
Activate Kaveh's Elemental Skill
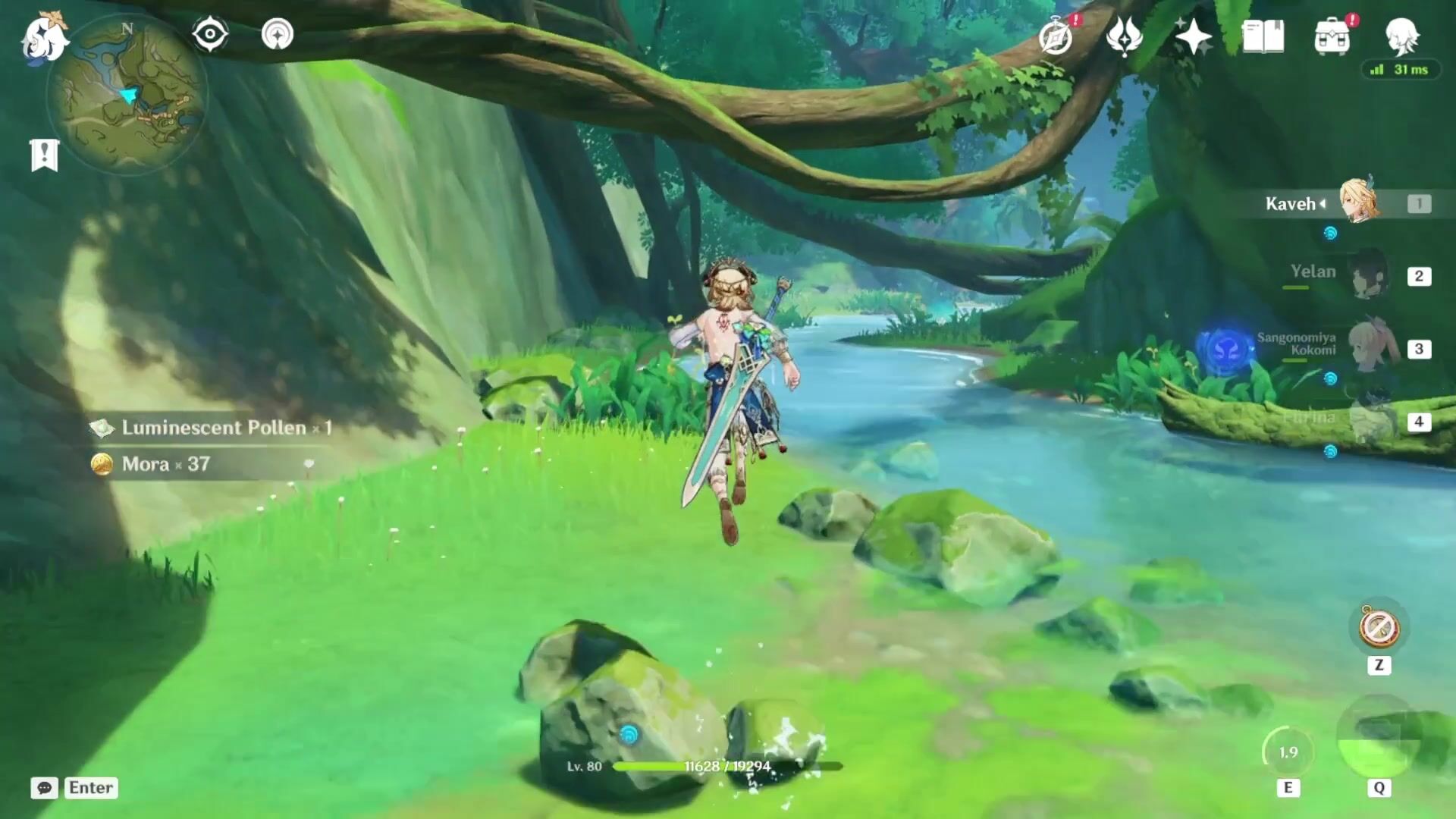coord(1288,752)
